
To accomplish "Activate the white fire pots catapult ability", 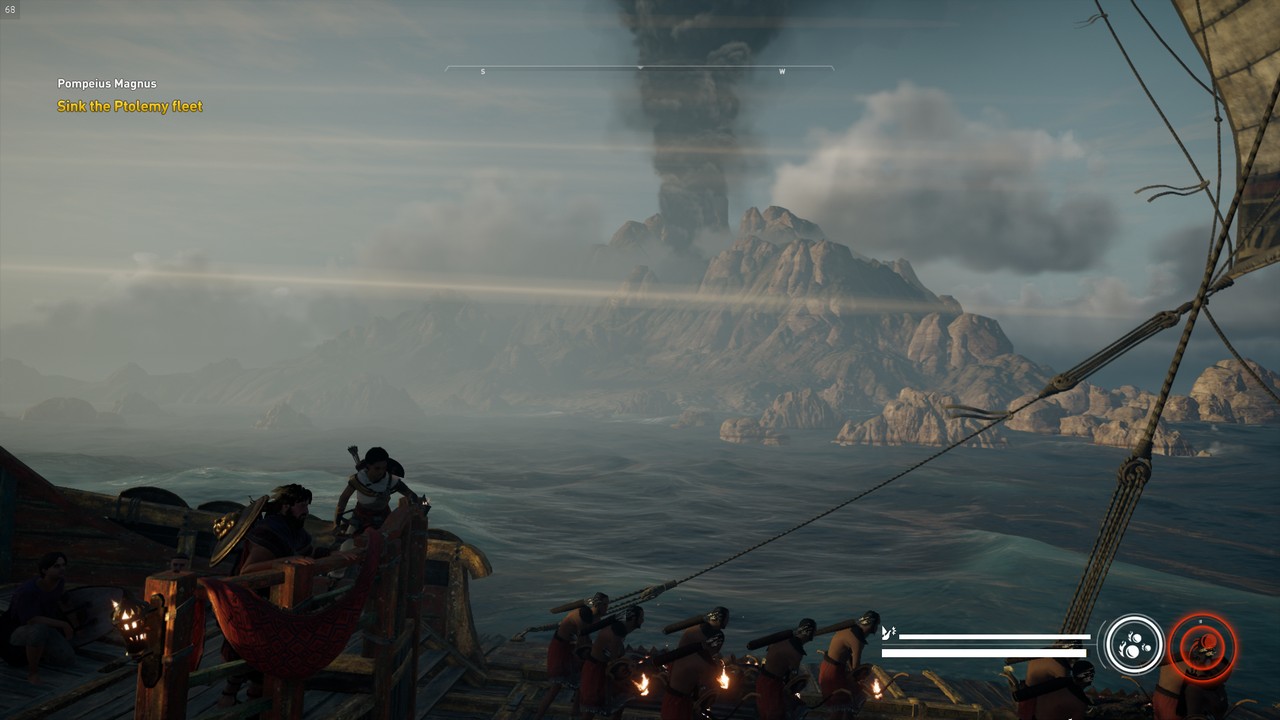I will [x=1134, y=645].
